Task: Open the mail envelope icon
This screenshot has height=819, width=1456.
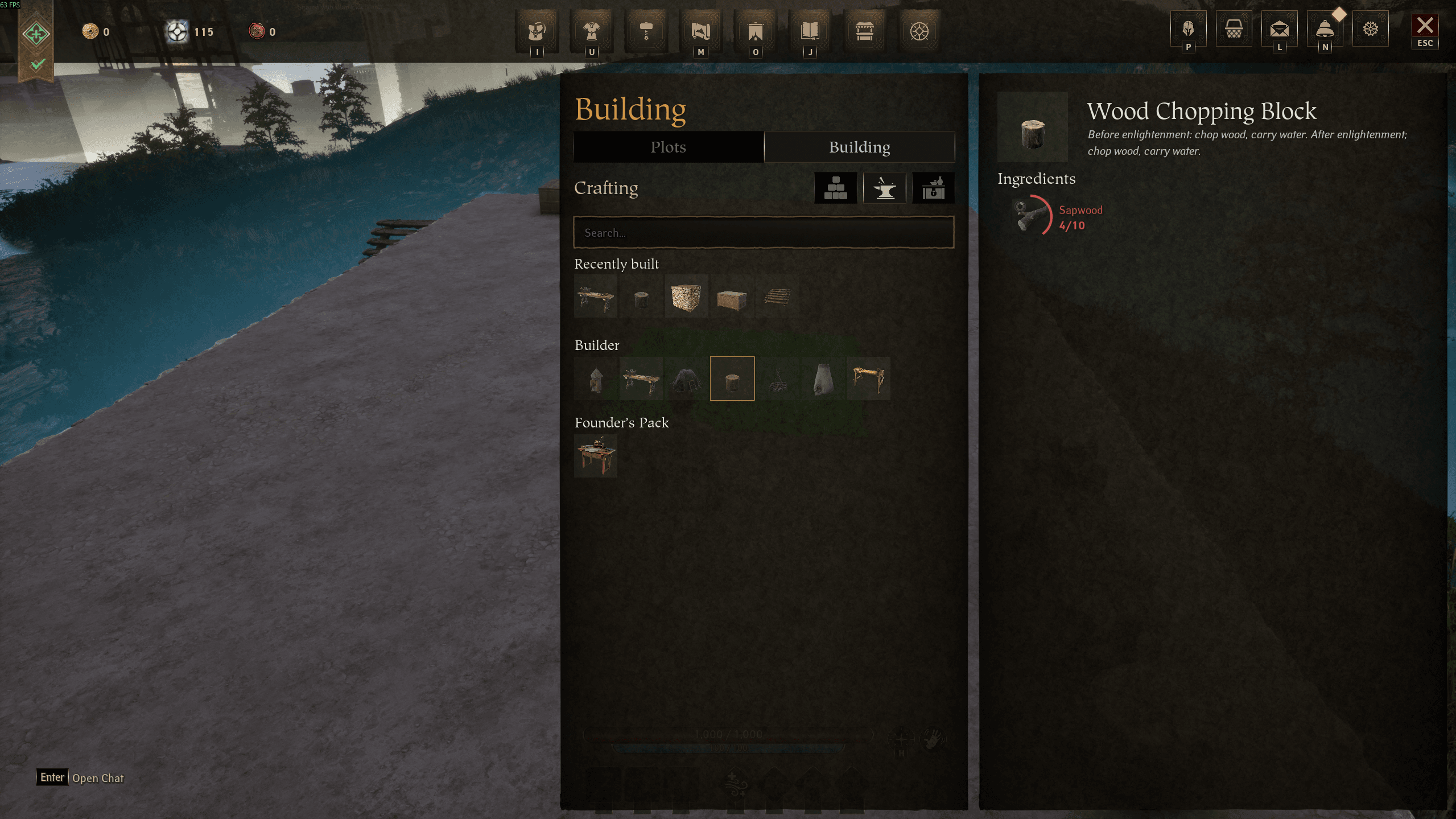Action: (1279, 28)
